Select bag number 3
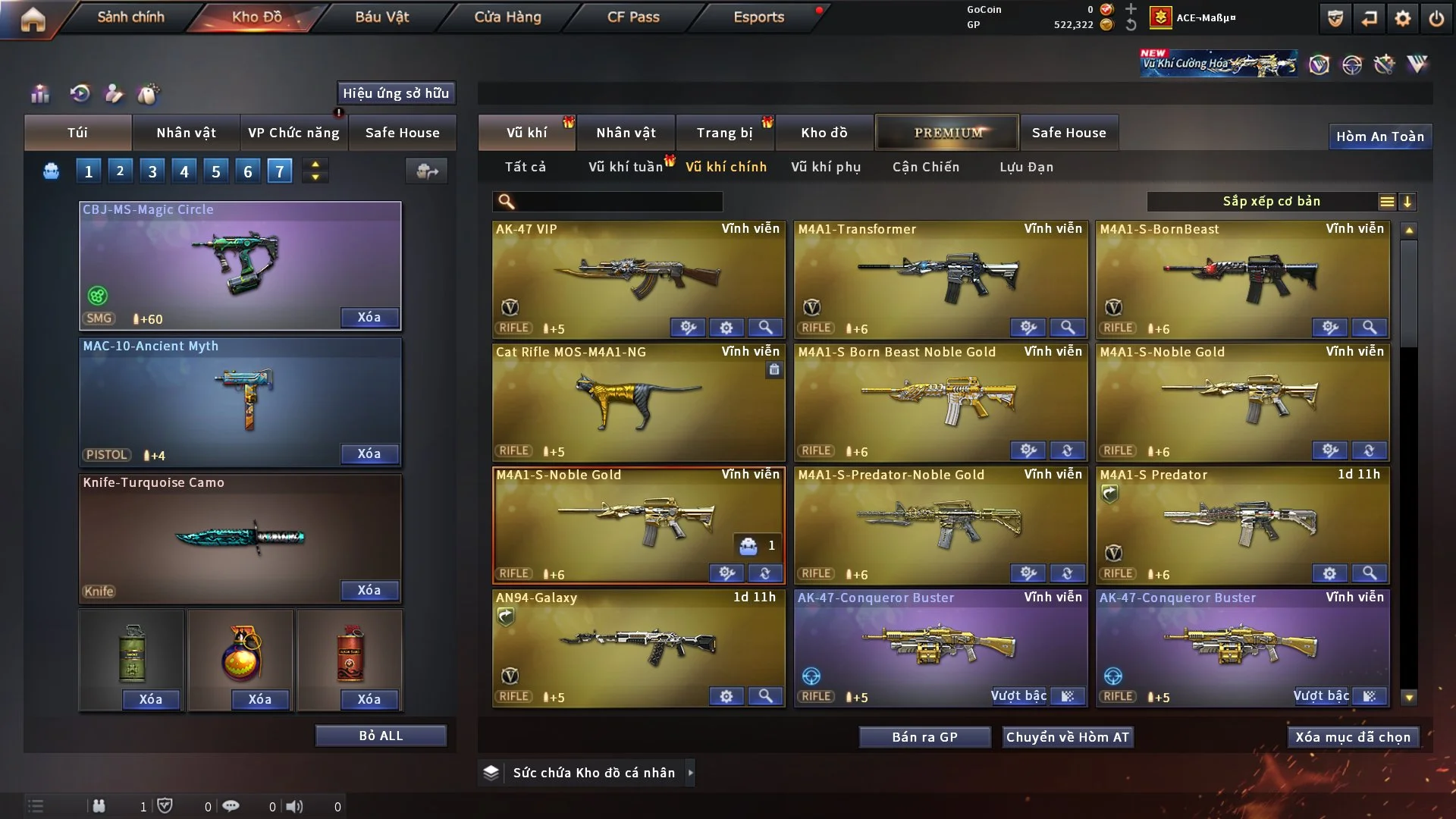This screenshot has width=1456, height=819. coord(152,171)
